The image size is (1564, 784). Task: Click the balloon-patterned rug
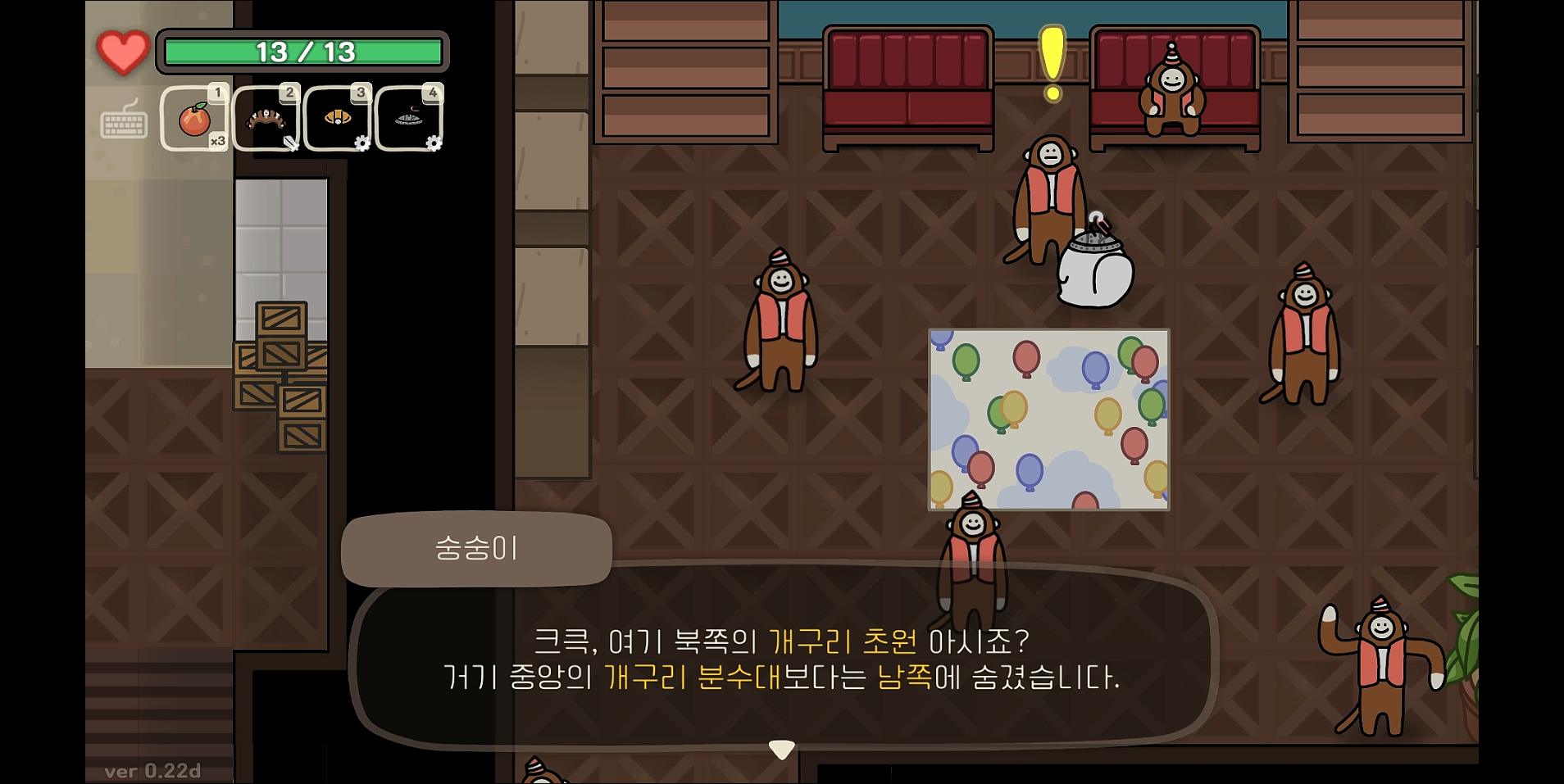(1049, 419)
